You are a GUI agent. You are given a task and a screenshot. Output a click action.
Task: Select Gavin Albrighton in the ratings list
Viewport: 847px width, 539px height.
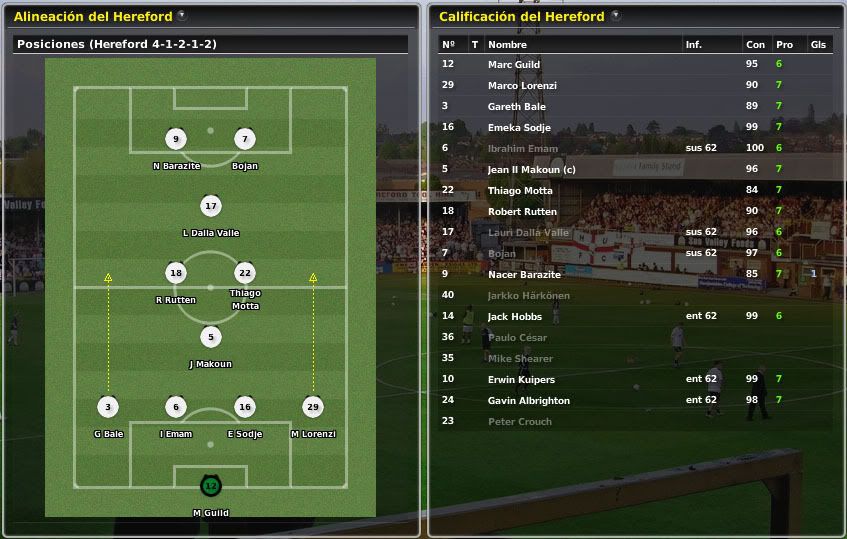[528, 400]
